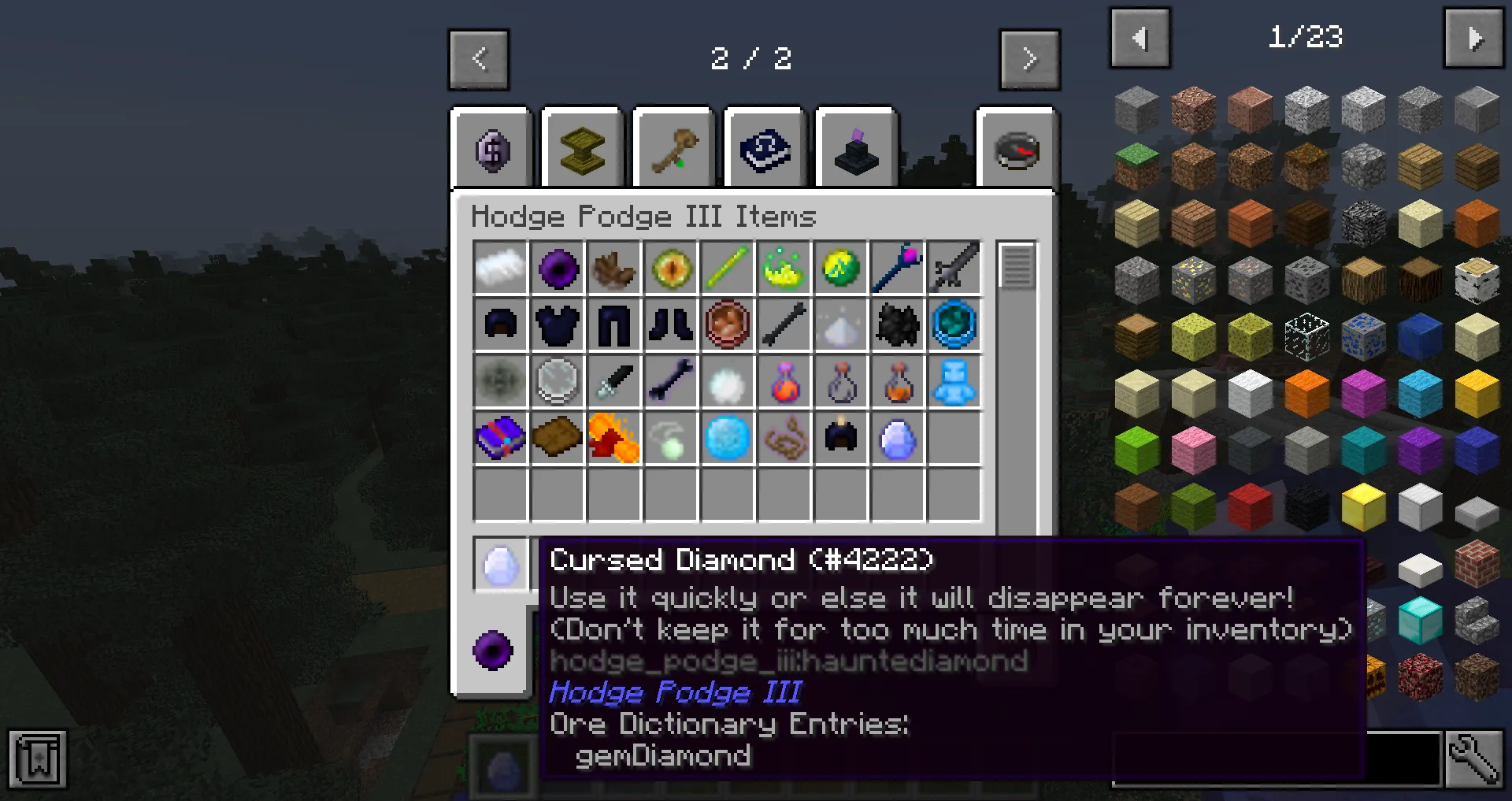Click the snowball-like white puff item

click(x=728, y=382)
